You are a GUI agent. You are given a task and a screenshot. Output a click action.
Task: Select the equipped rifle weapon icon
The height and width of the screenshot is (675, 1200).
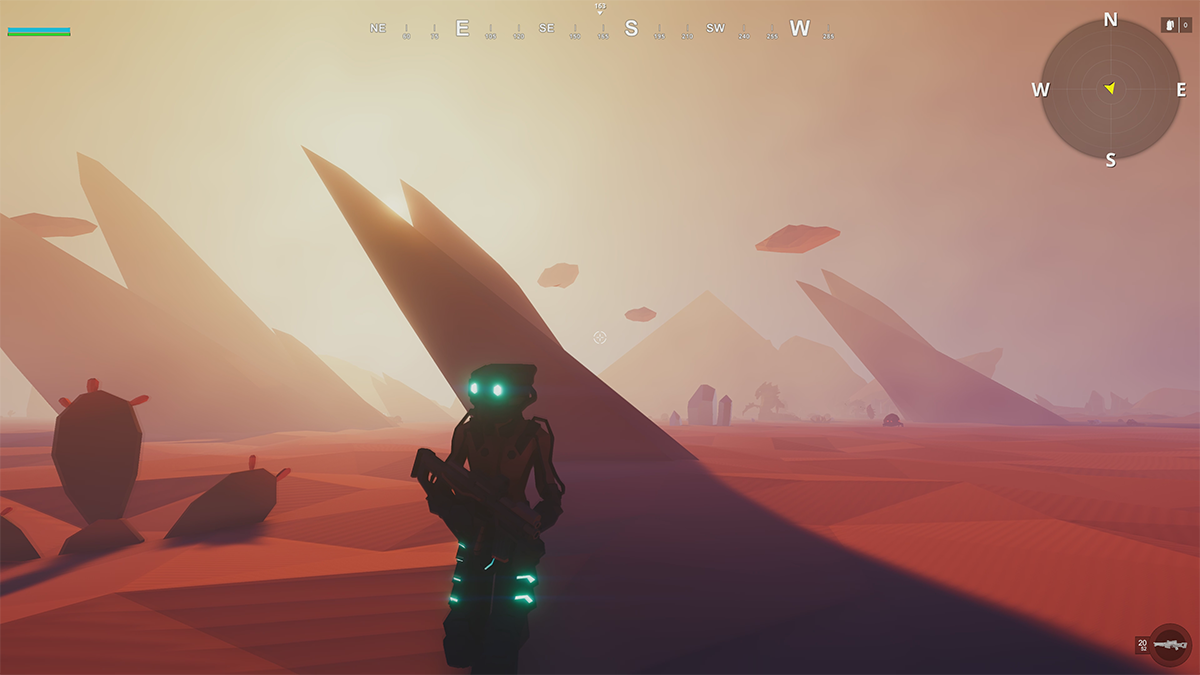(1169, 645)
